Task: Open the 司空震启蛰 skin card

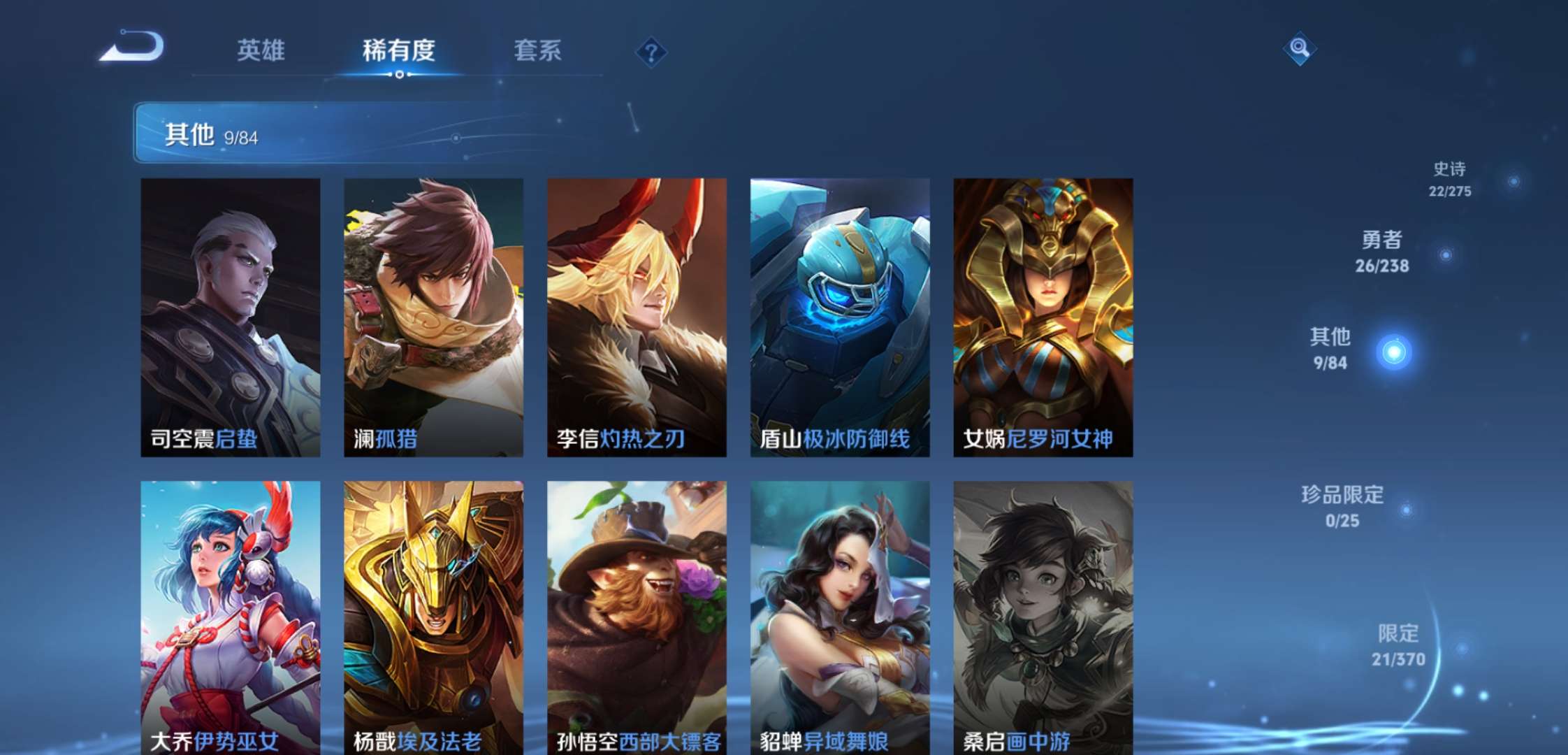Action: pyautogui.click(x=230, y=315)
